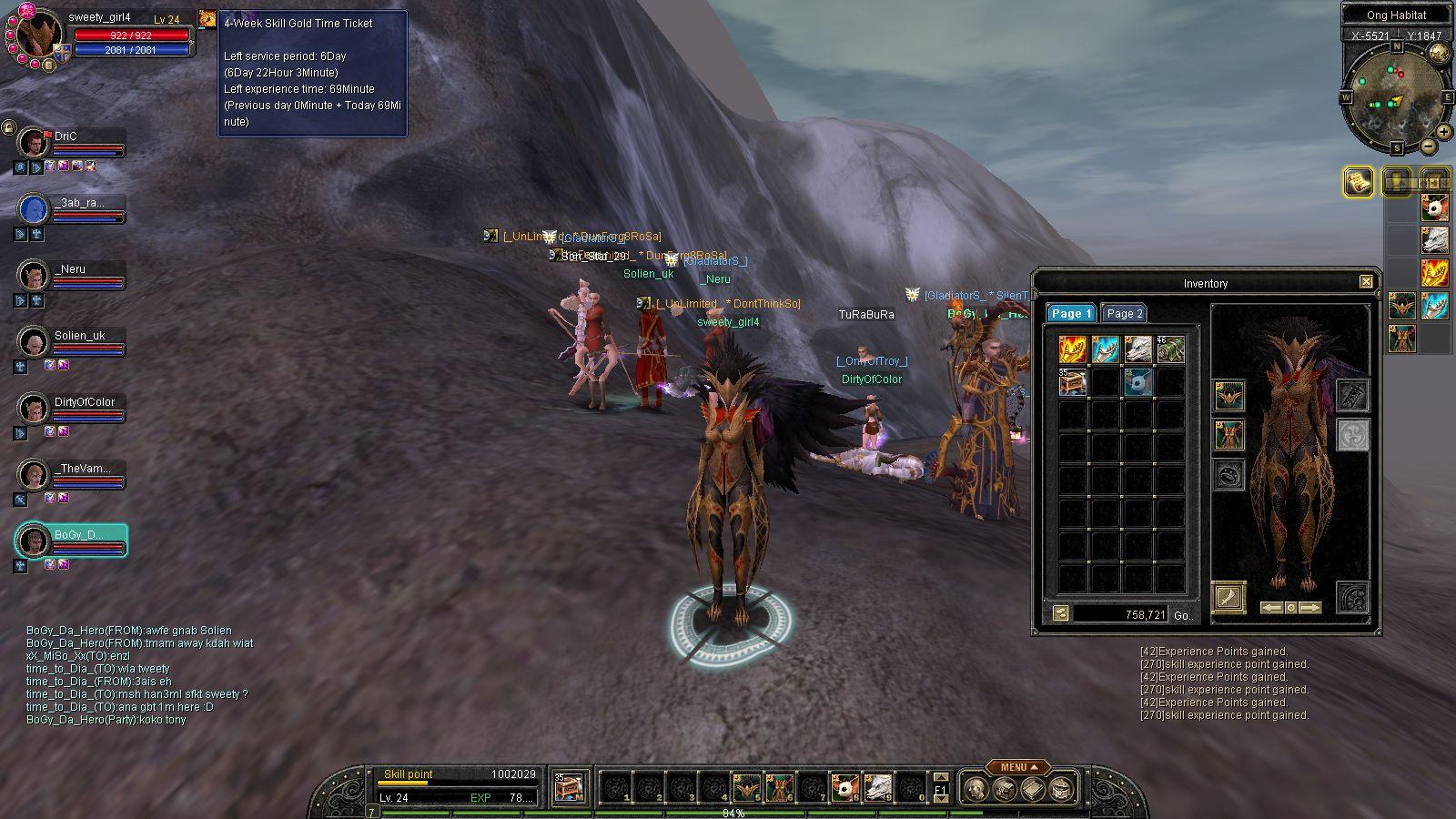Open the quest scroll icon below the minimap

point(1359,181)
